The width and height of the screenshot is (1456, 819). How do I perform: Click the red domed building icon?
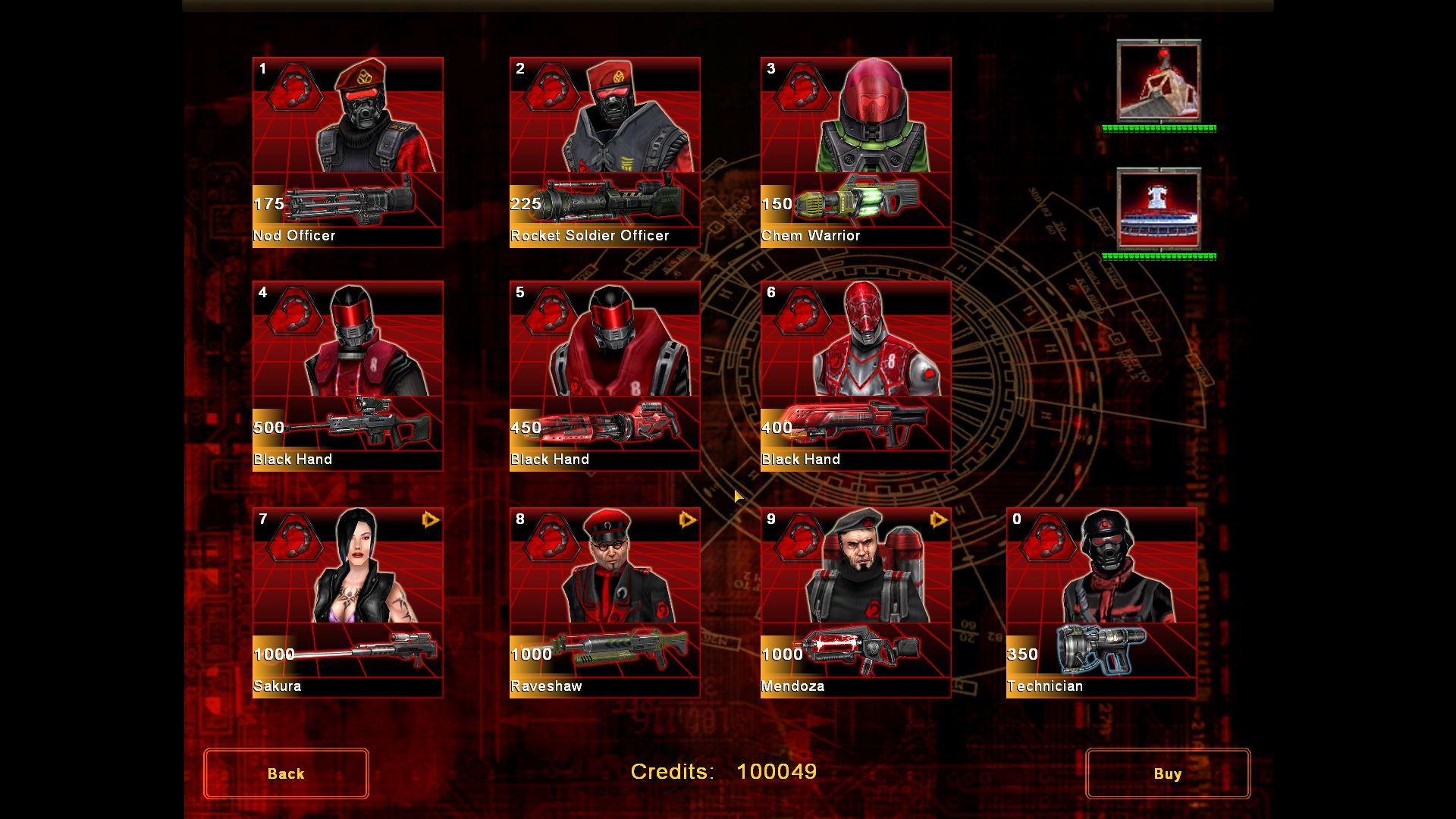point(1159,209)
